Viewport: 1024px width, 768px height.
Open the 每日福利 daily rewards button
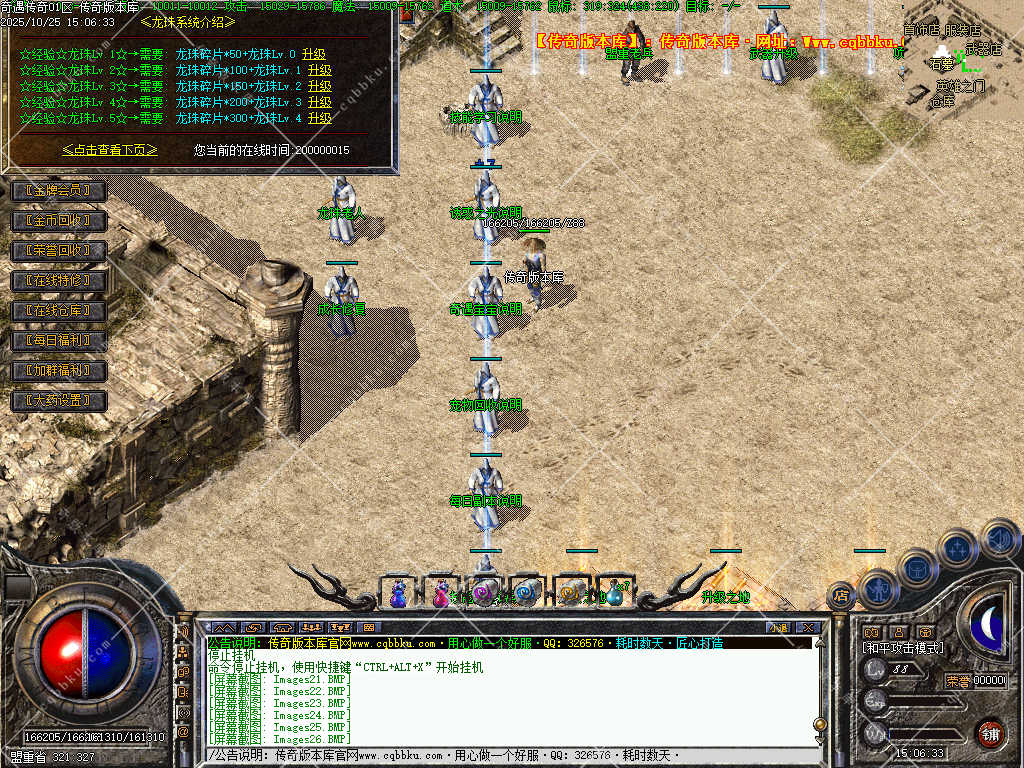click(x=58, y=341)
